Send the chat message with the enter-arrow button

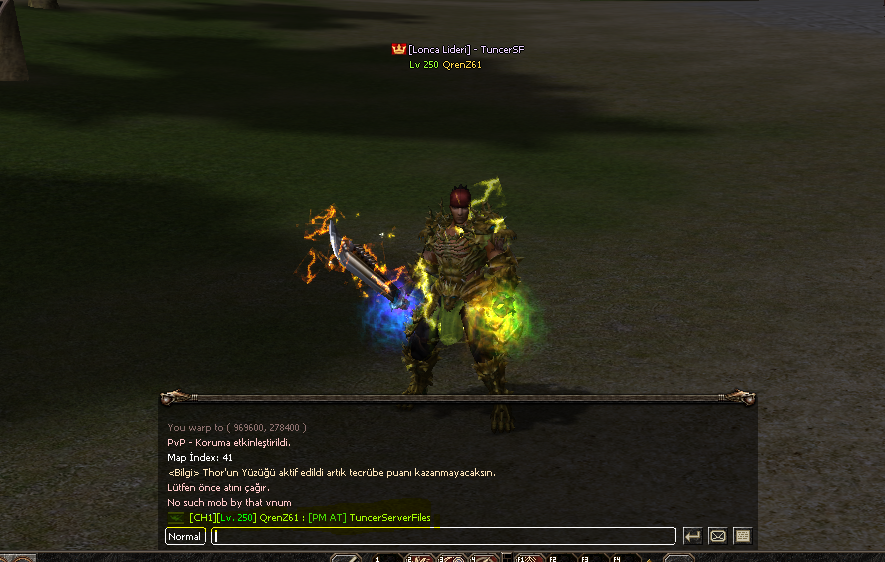pyautogui.click(x=692, y=536)
